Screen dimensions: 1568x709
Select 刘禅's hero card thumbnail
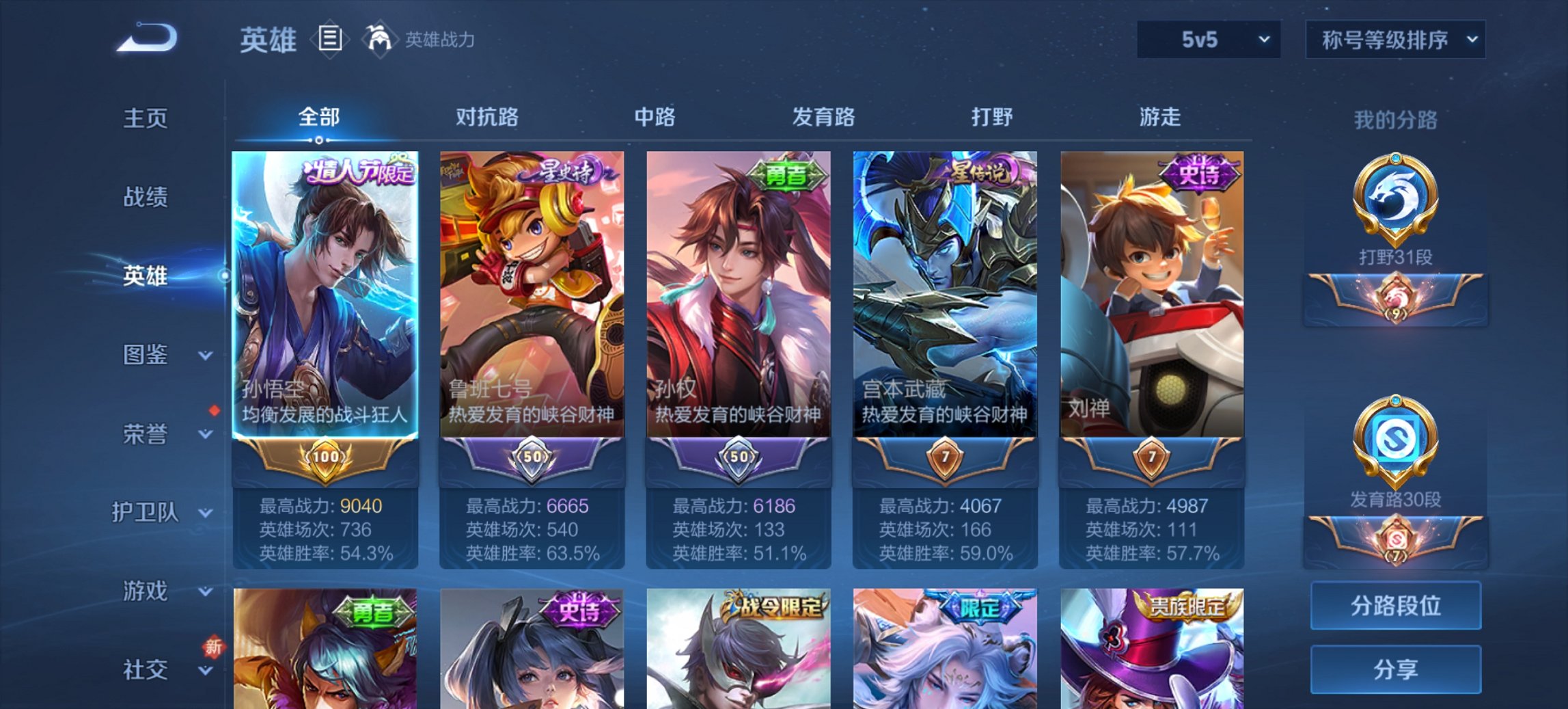[1151, 294]
